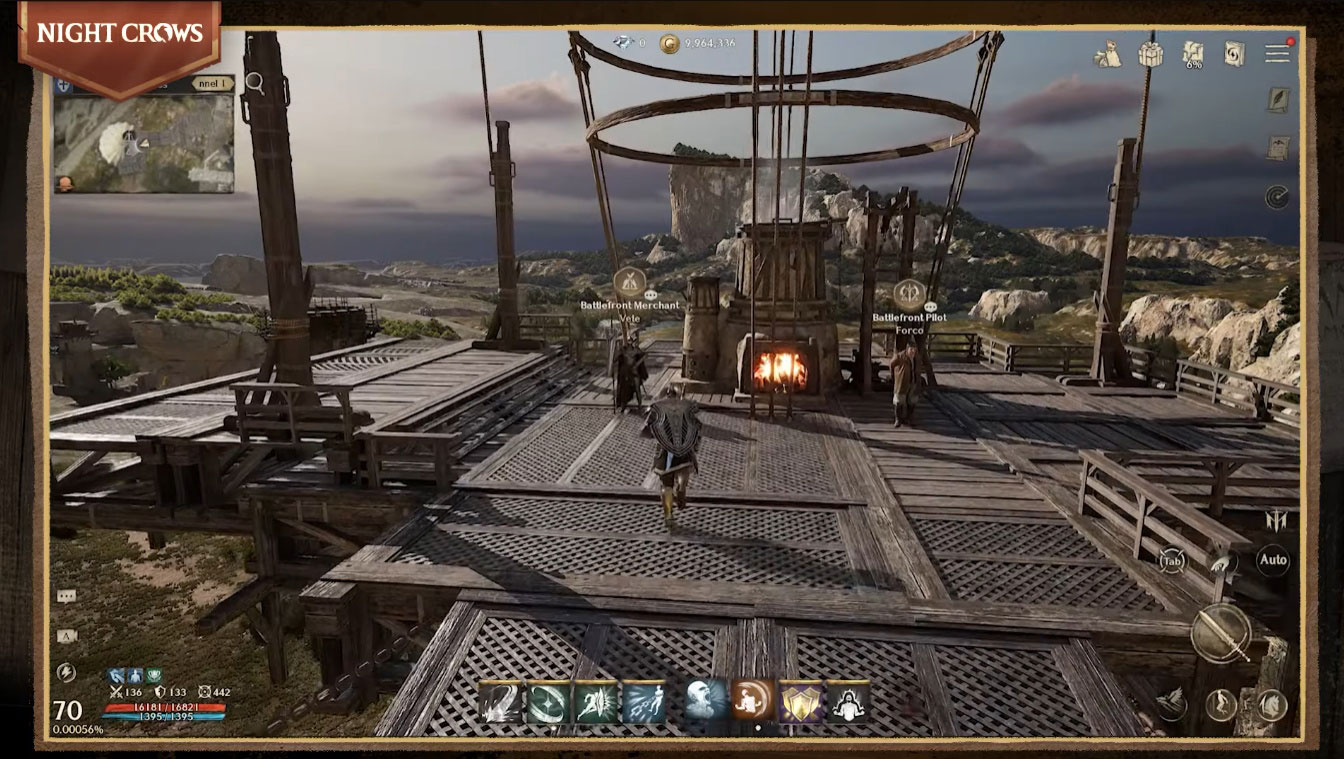Expand the minimap
This screenshot has width=1344, height=759.
click(144, 143)
